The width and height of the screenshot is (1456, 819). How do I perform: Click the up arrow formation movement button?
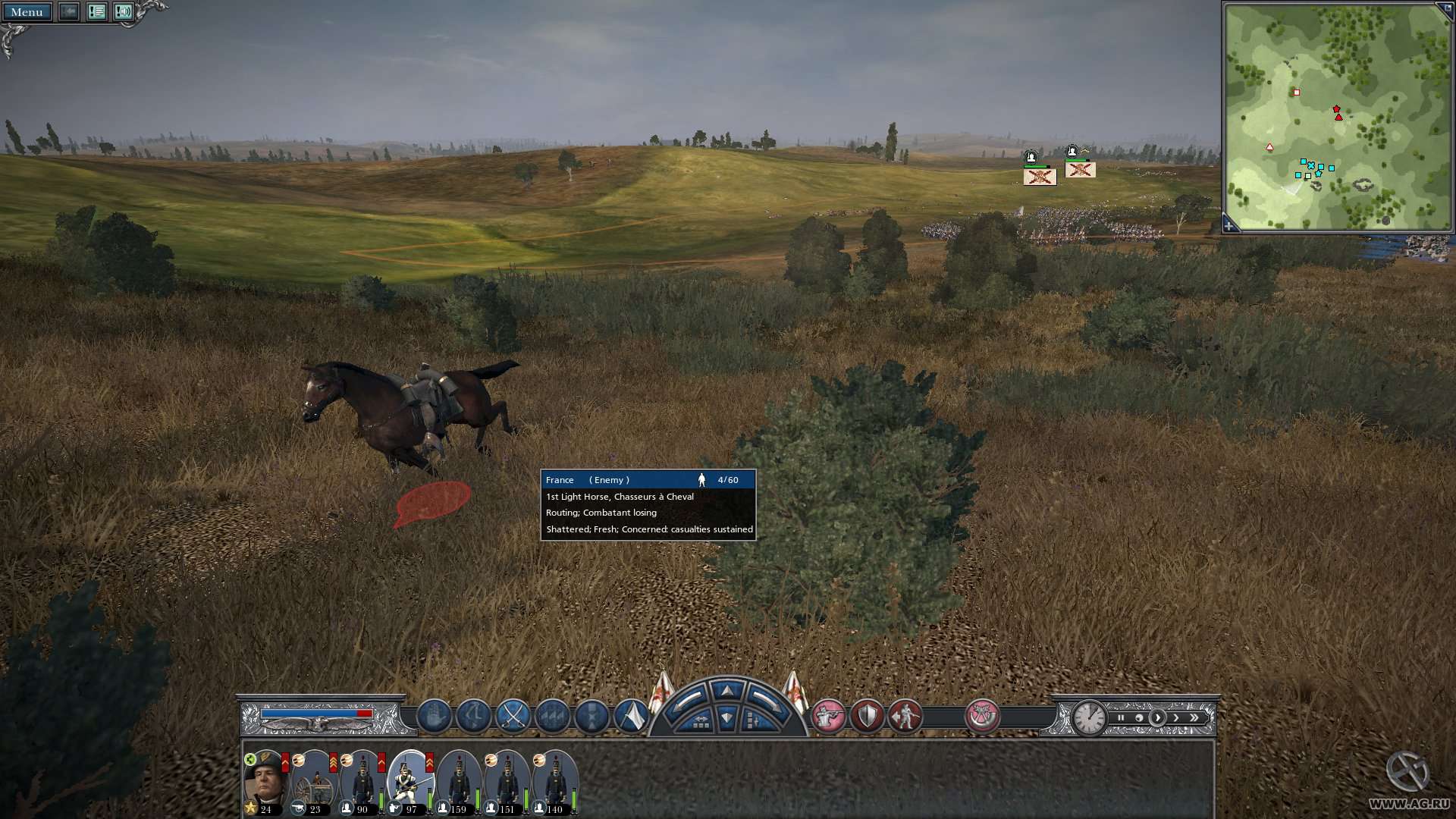pos(727,691)
